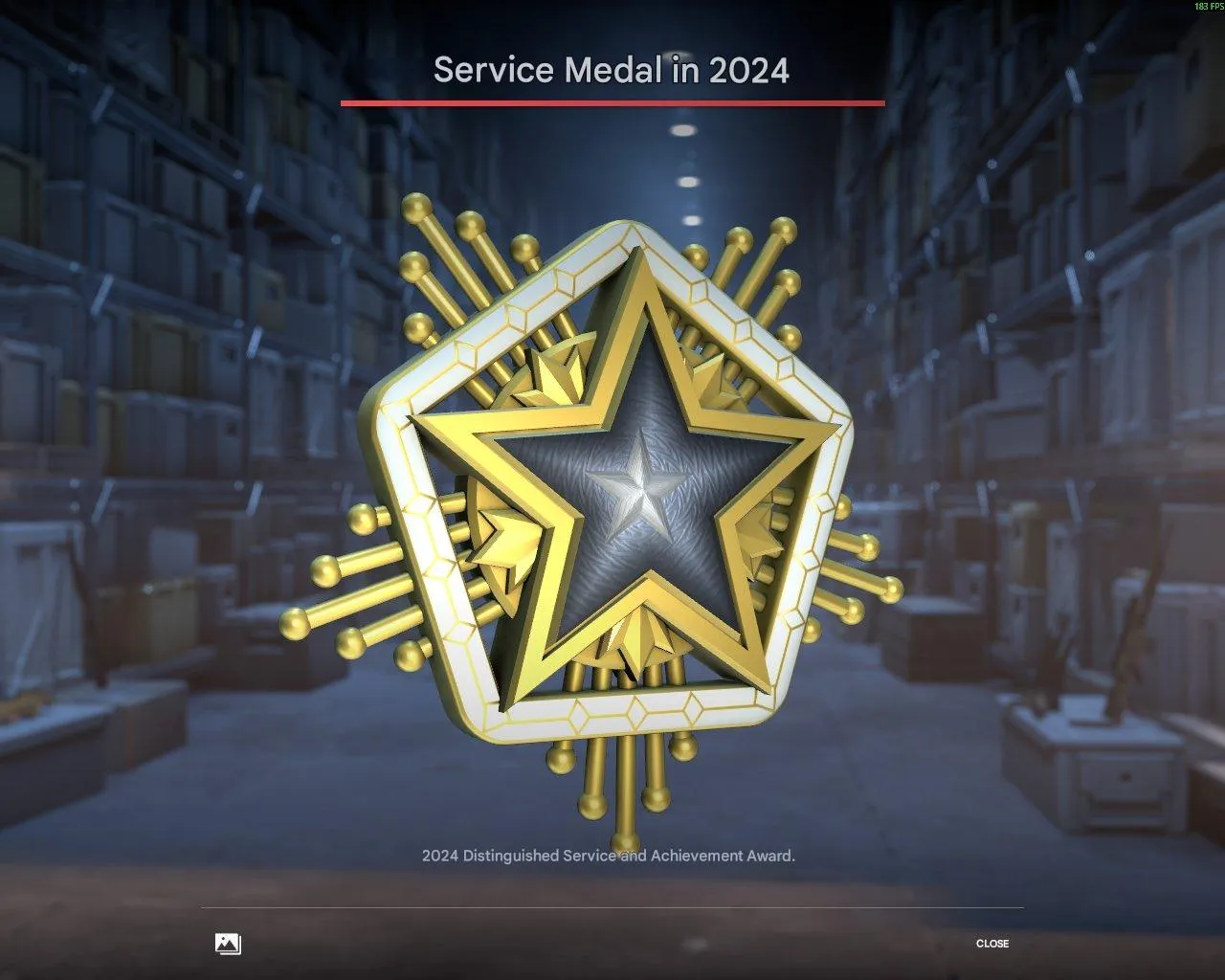Screen dimensions: 1225x980
Task: Click the CLOSE label
Action: [x=993, y=944]
